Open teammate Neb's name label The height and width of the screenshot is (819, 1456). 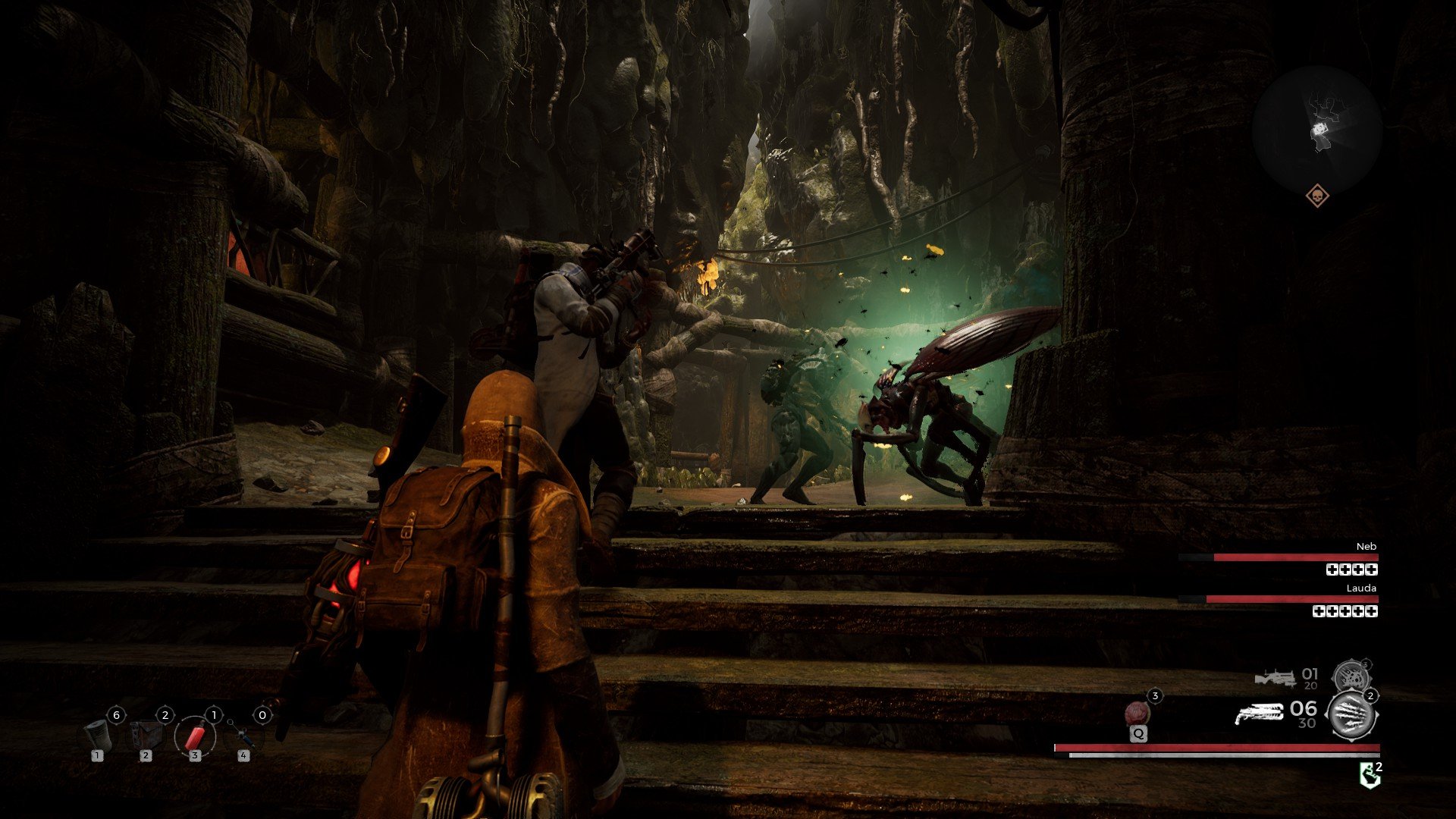1367,547
